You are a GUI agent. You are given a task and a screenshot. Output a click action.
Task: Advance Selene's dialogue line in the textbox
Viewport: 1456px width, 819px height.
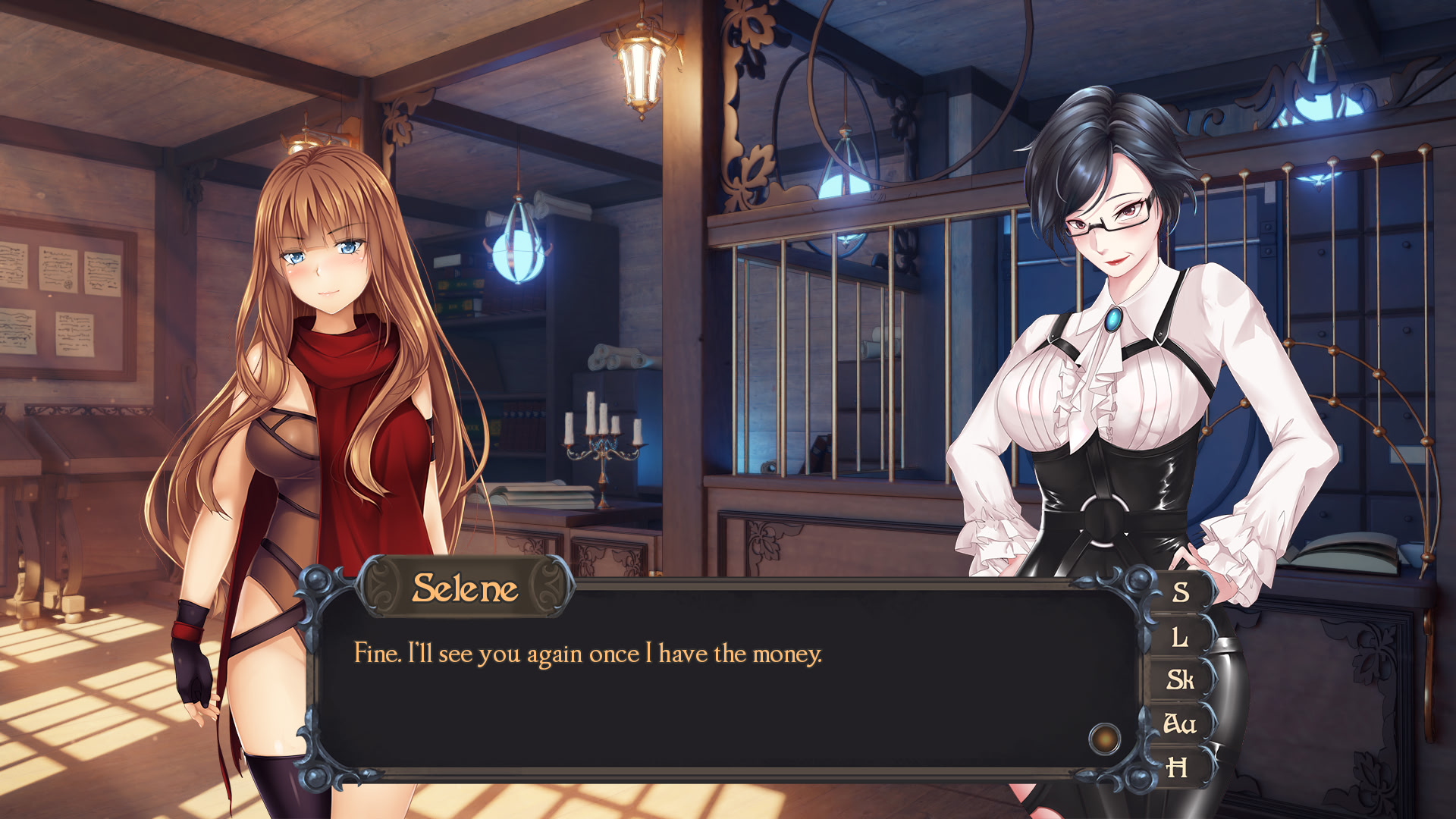[728, 682]
